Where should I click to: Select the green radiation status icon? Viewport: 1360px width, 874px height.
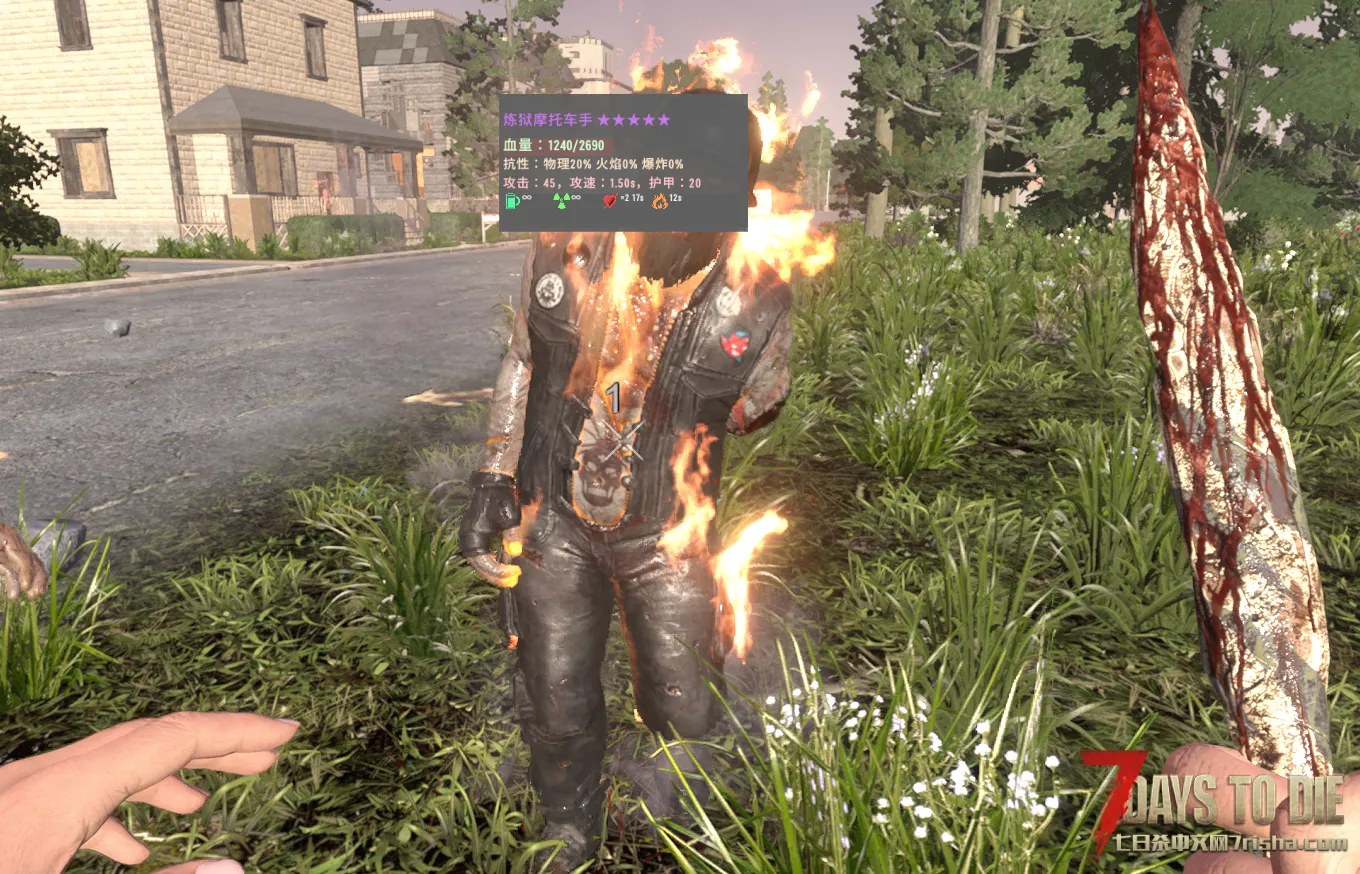[561, 201]
